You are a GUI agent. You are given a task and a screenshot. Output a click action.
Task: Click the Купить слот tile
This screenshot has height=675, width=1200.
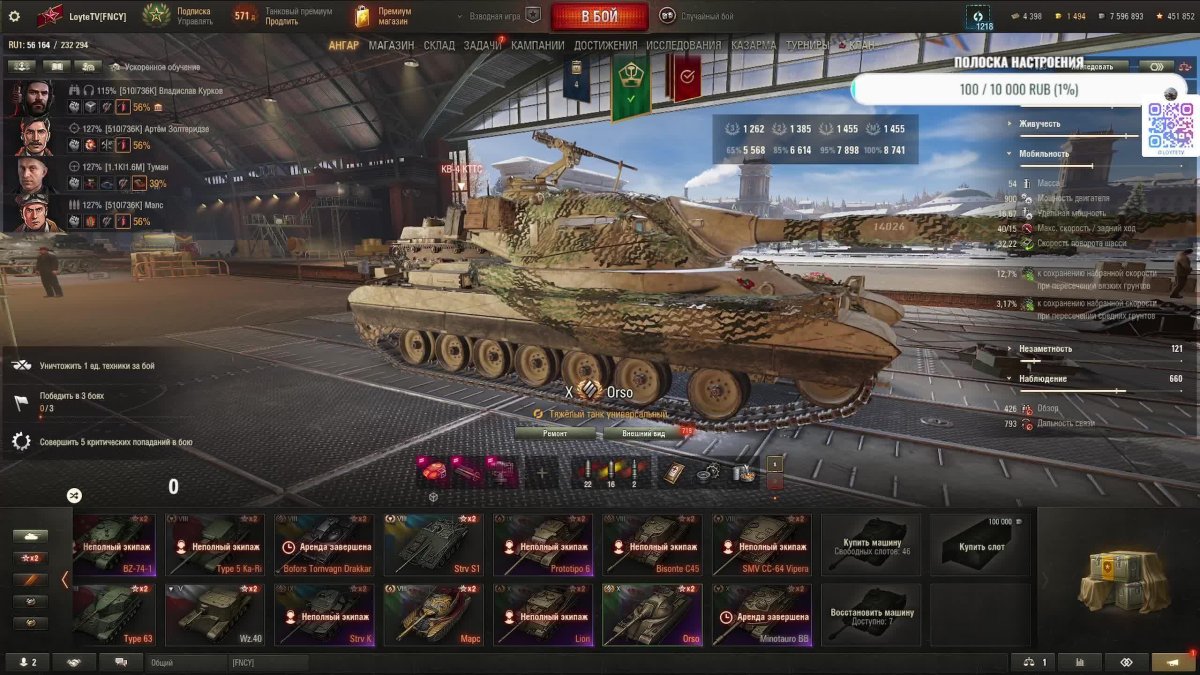(x=980, y=545)
